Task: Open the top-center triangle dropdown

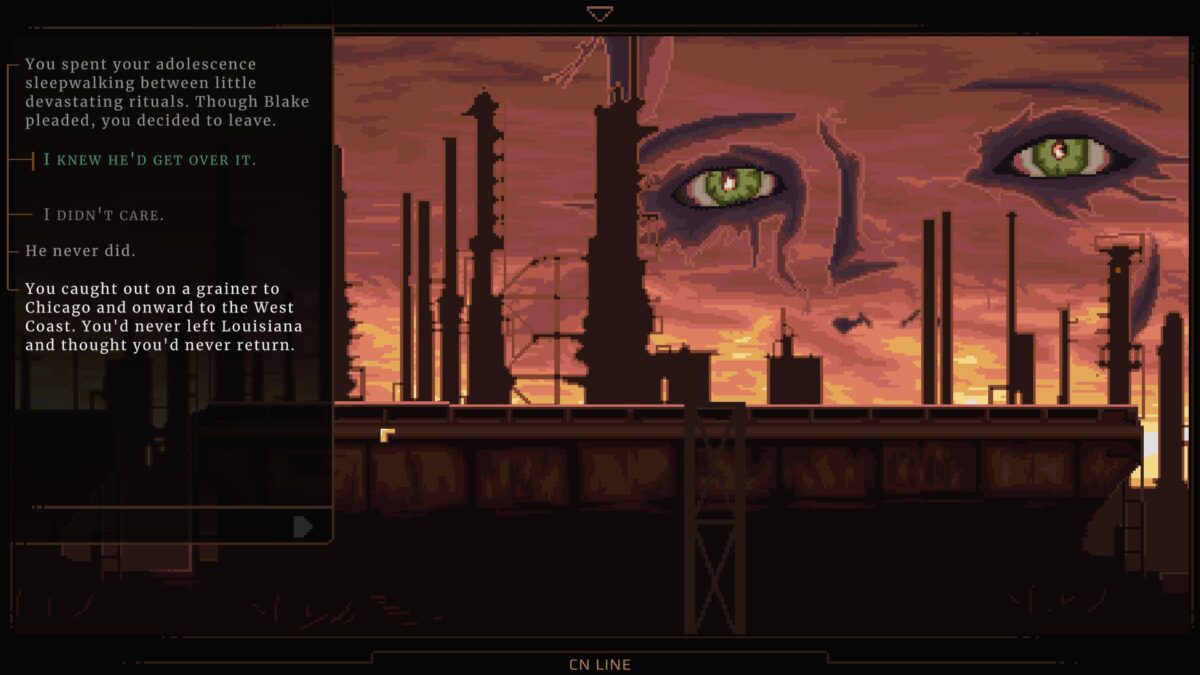Action: (x=599, y=14)
